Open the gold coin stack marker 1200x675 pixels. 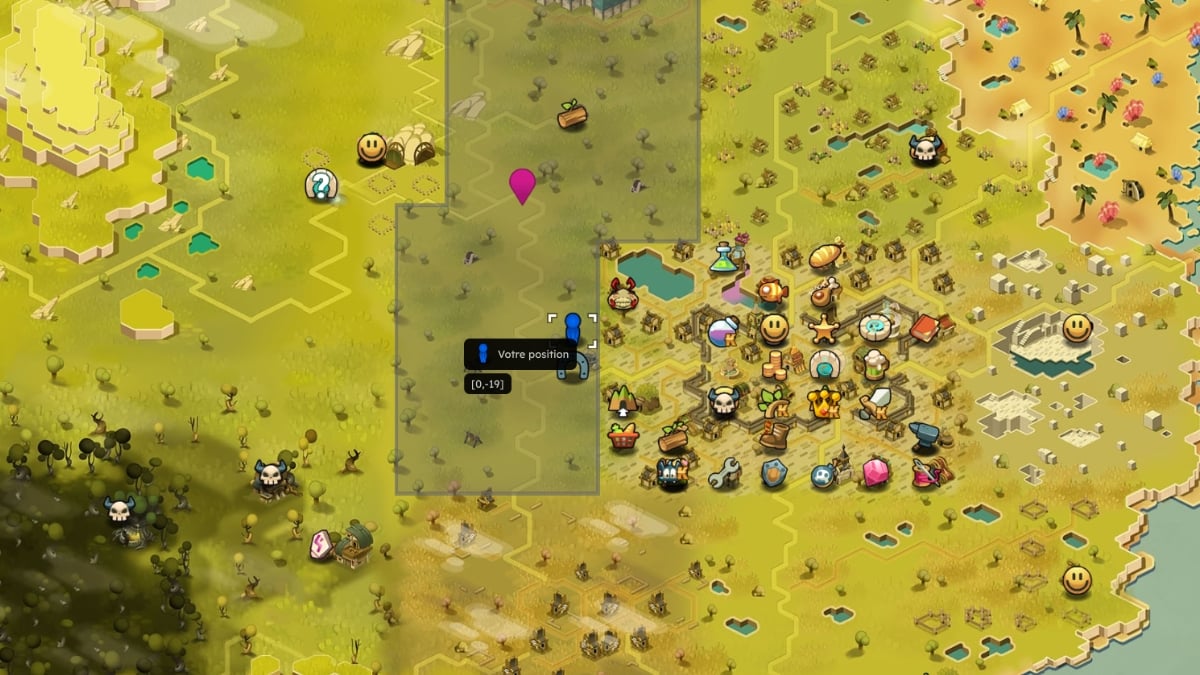click(774, 364)
